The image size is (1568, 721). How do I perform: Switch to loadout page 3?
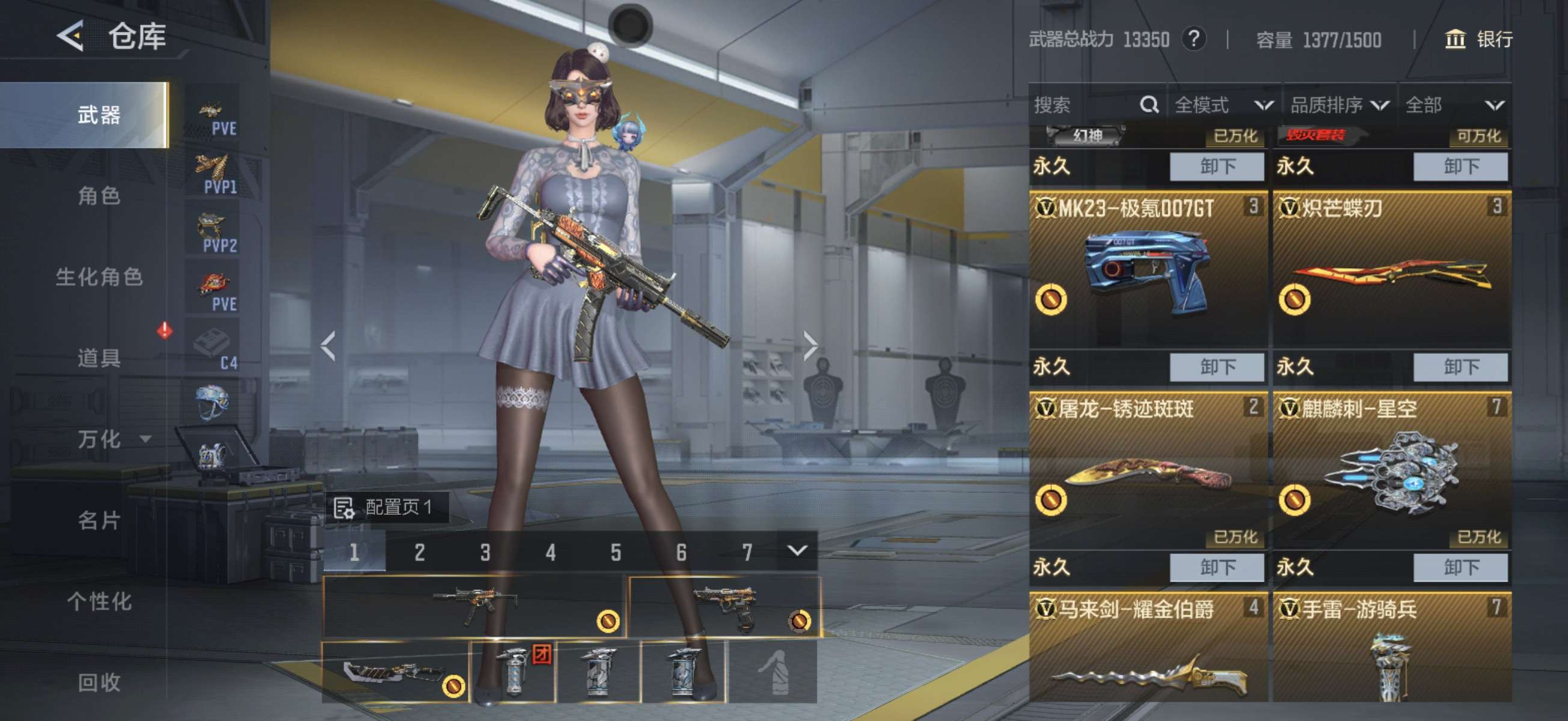(x=485, y=552)
